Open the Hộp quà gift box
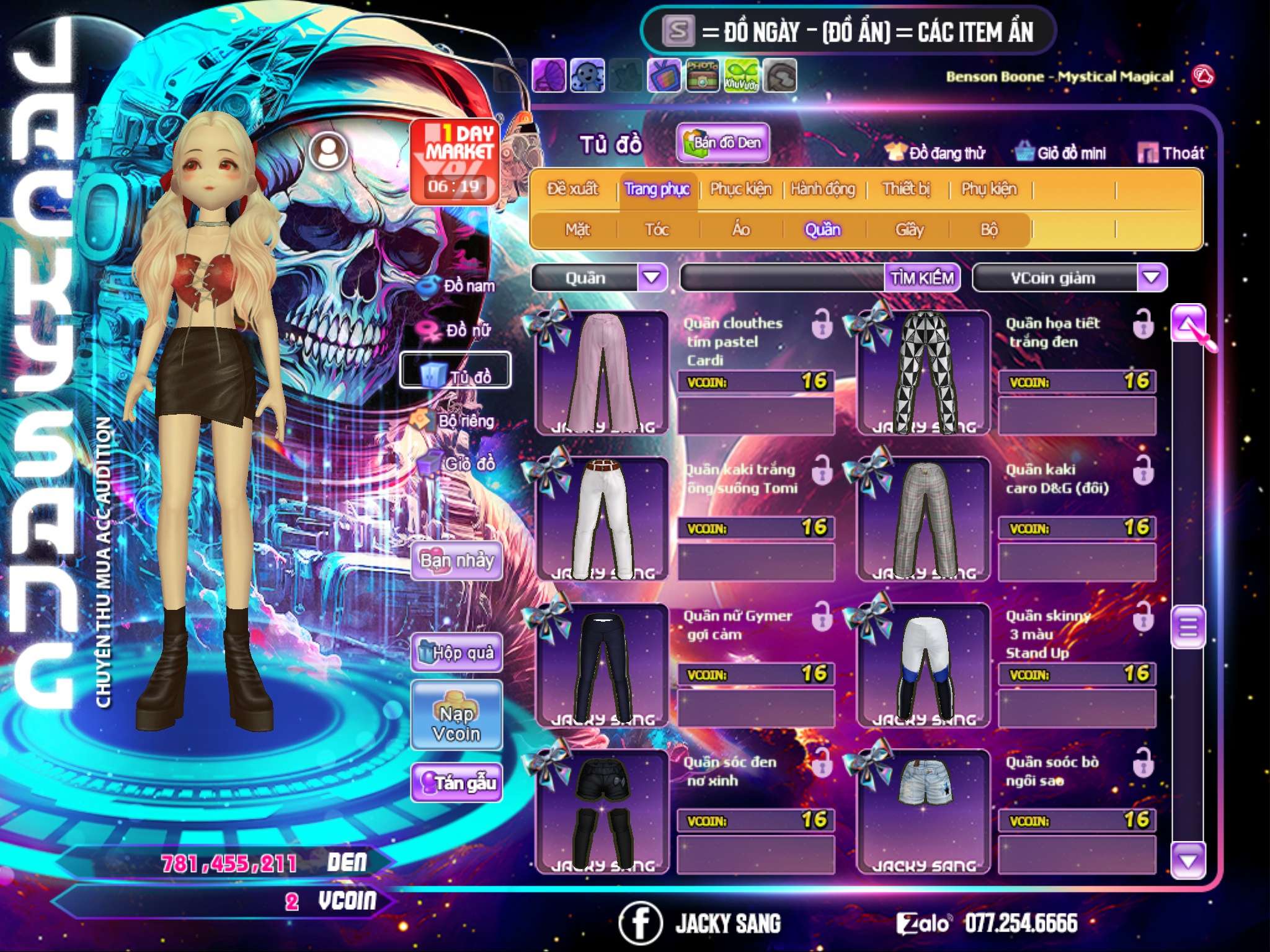 (457, 653)
